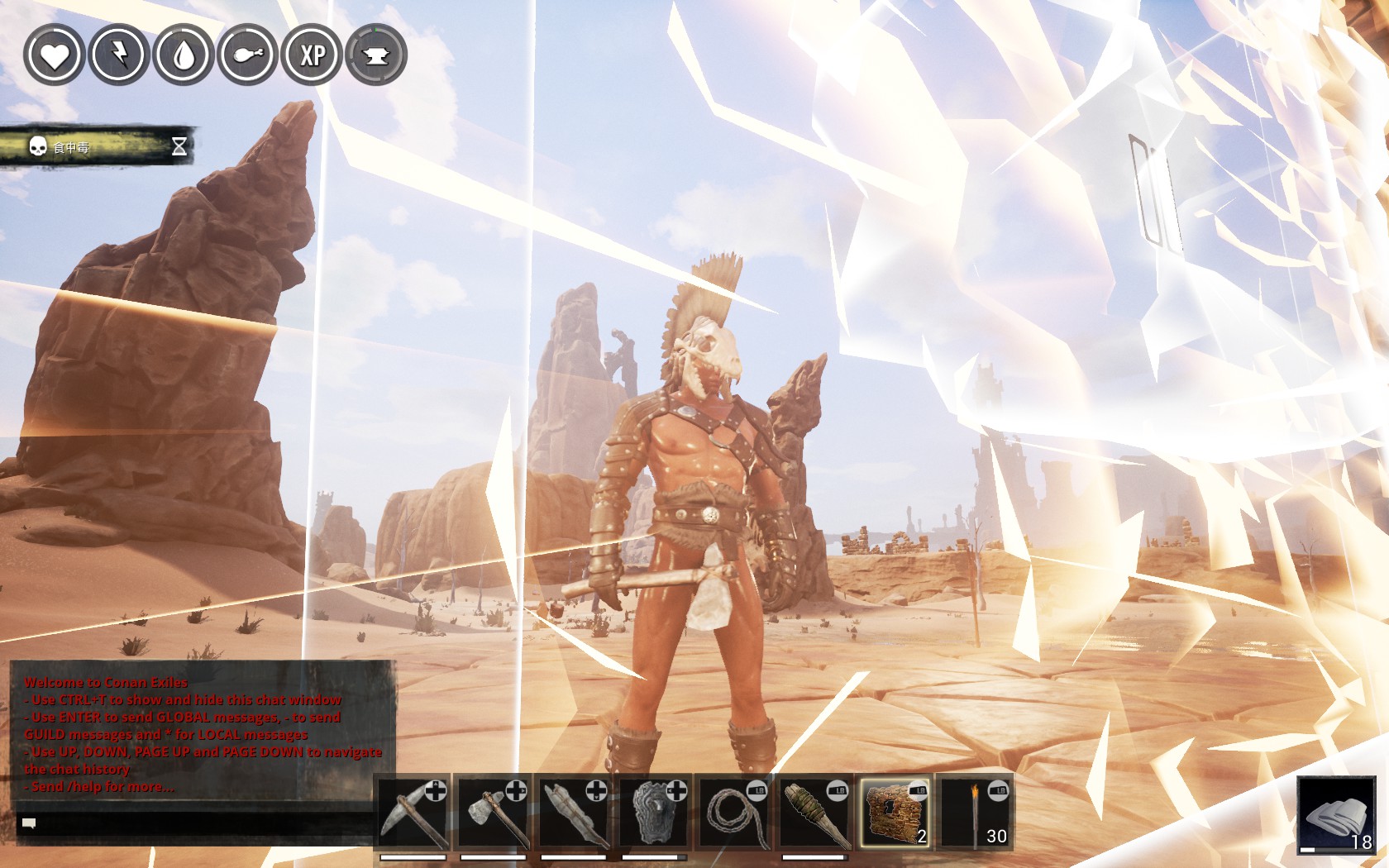The width and height of the screenshot is (1389, 868).
Task: Click the chat message input field
Action: (x=207, y=822)
